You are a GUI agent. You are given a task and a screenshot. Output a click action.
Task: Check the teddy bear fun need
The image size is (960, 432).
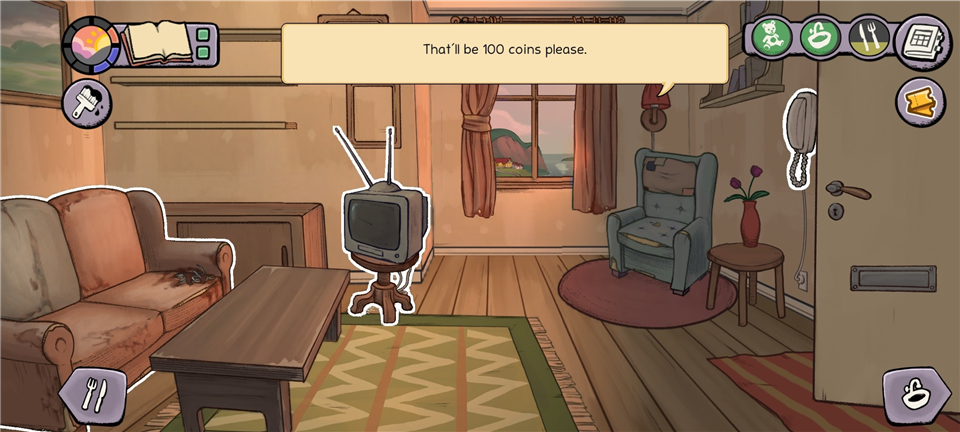(773, 38)
